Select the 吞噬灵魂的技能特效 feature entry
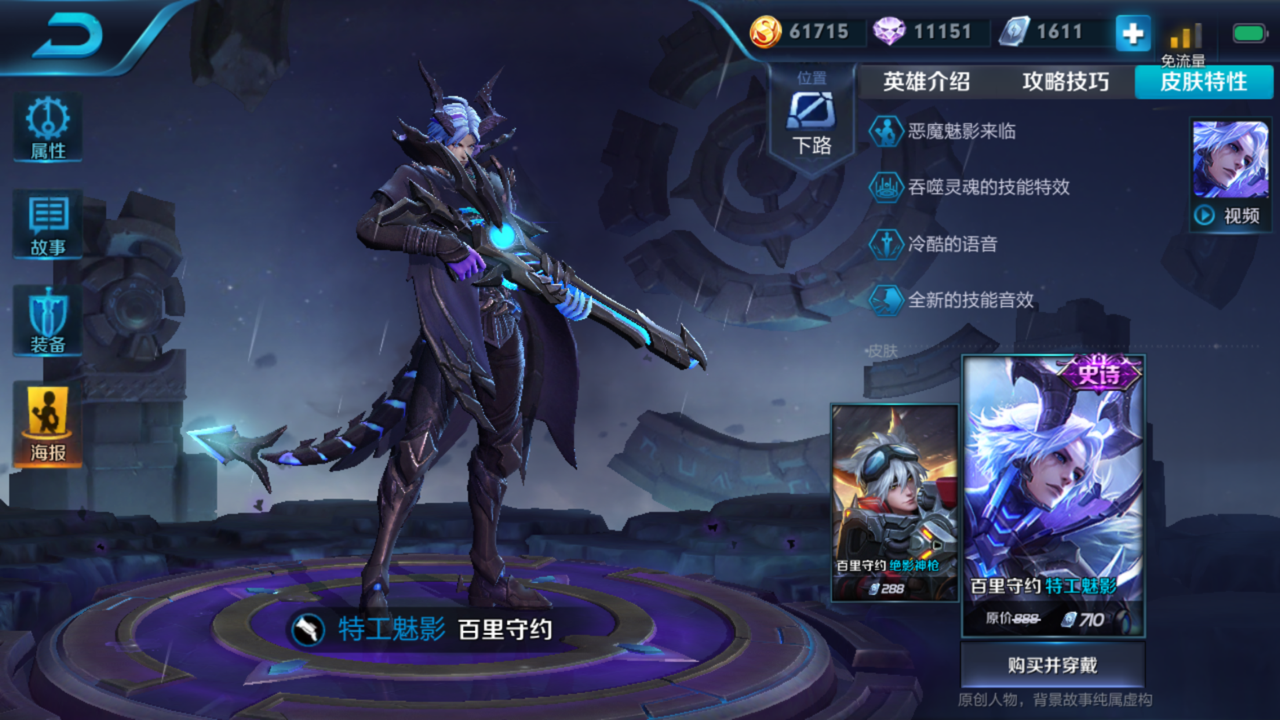The width and height of the screenshot is (1280, 720). click(988, 187)
